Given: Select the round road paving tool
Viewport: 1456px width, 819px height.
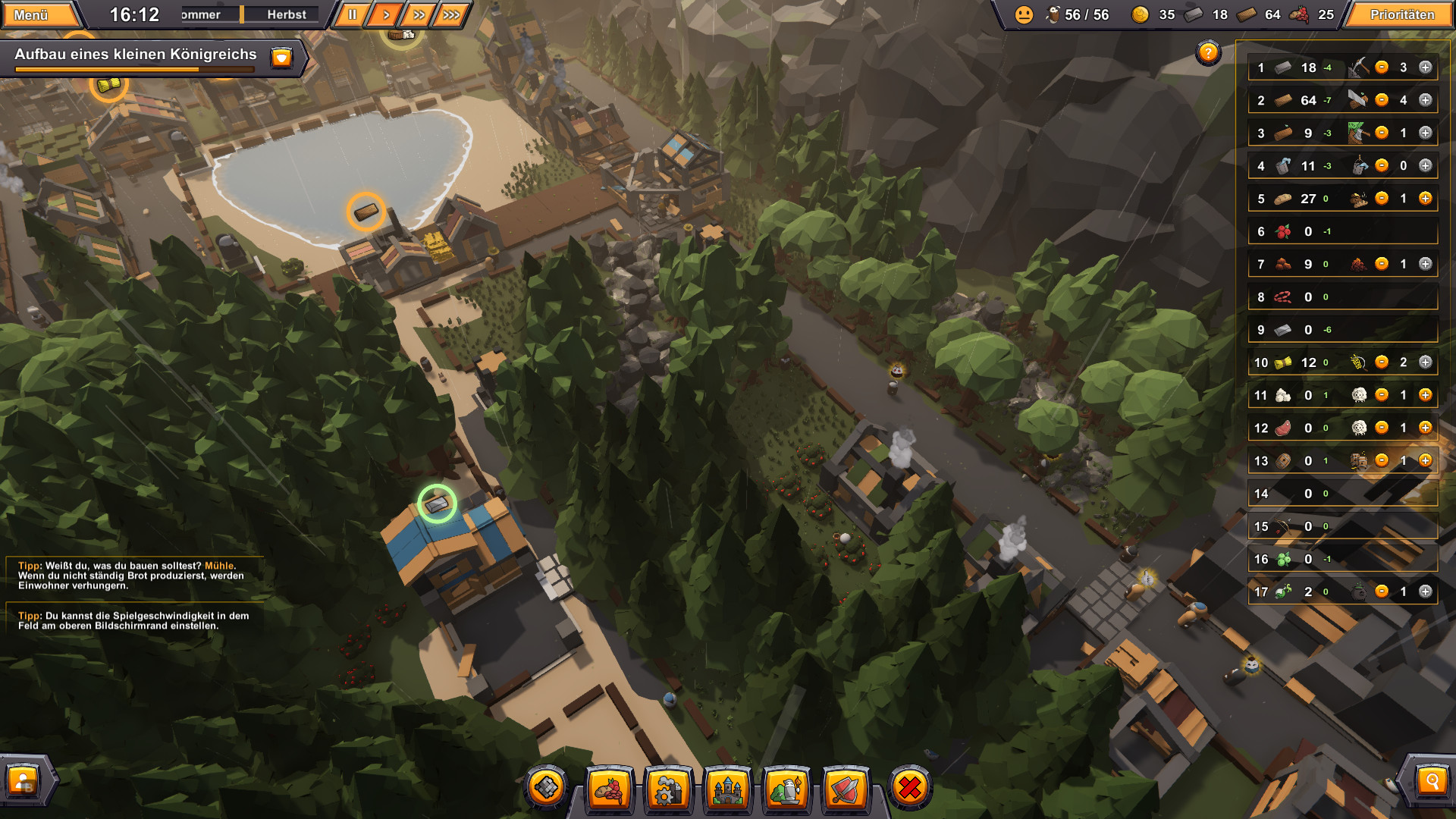Looking at the screenshot, I should [548, 789].
